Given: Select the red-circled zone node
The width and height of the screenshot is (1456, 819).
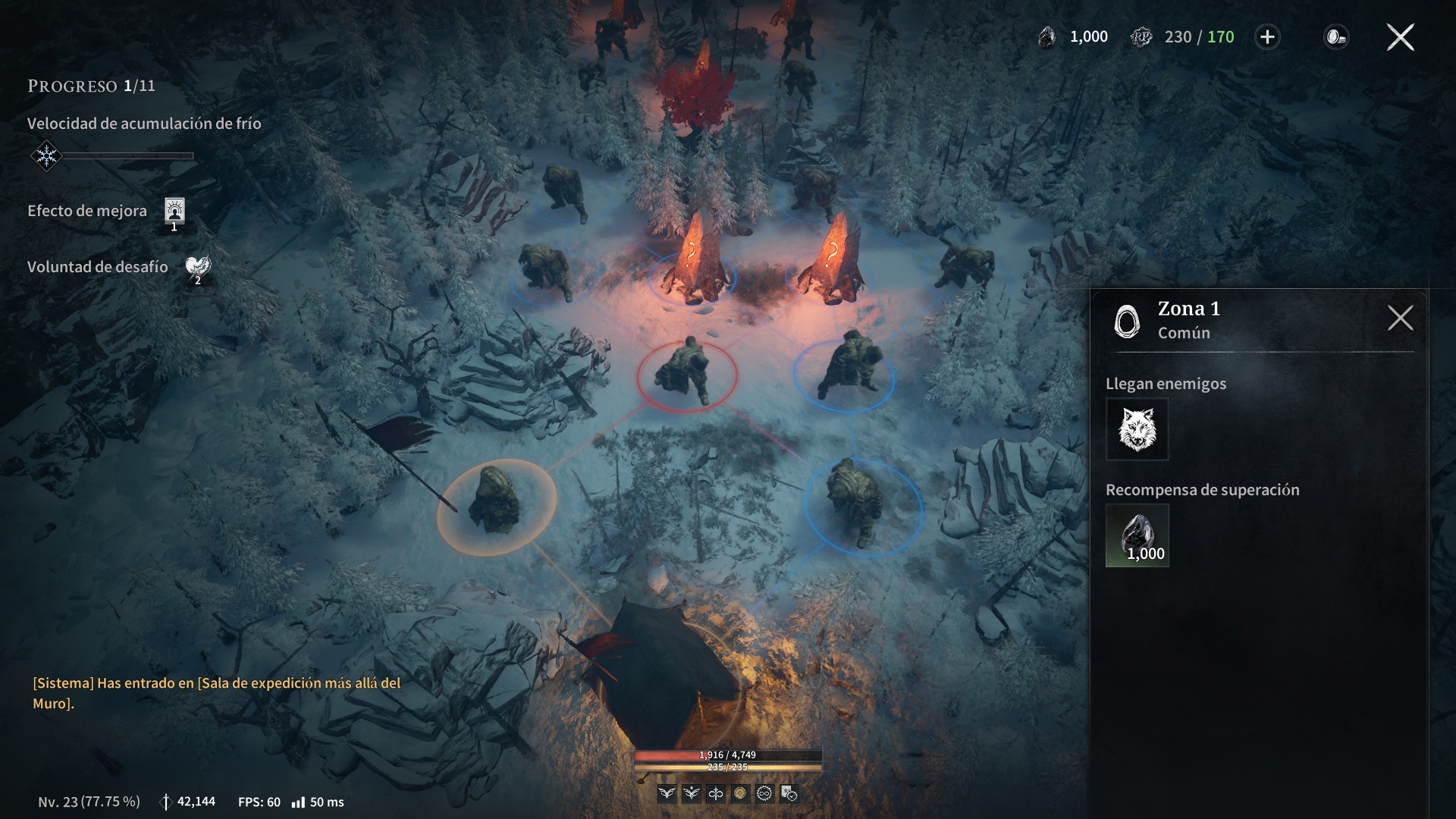Looking at the screenshot, I should [686, 374].
